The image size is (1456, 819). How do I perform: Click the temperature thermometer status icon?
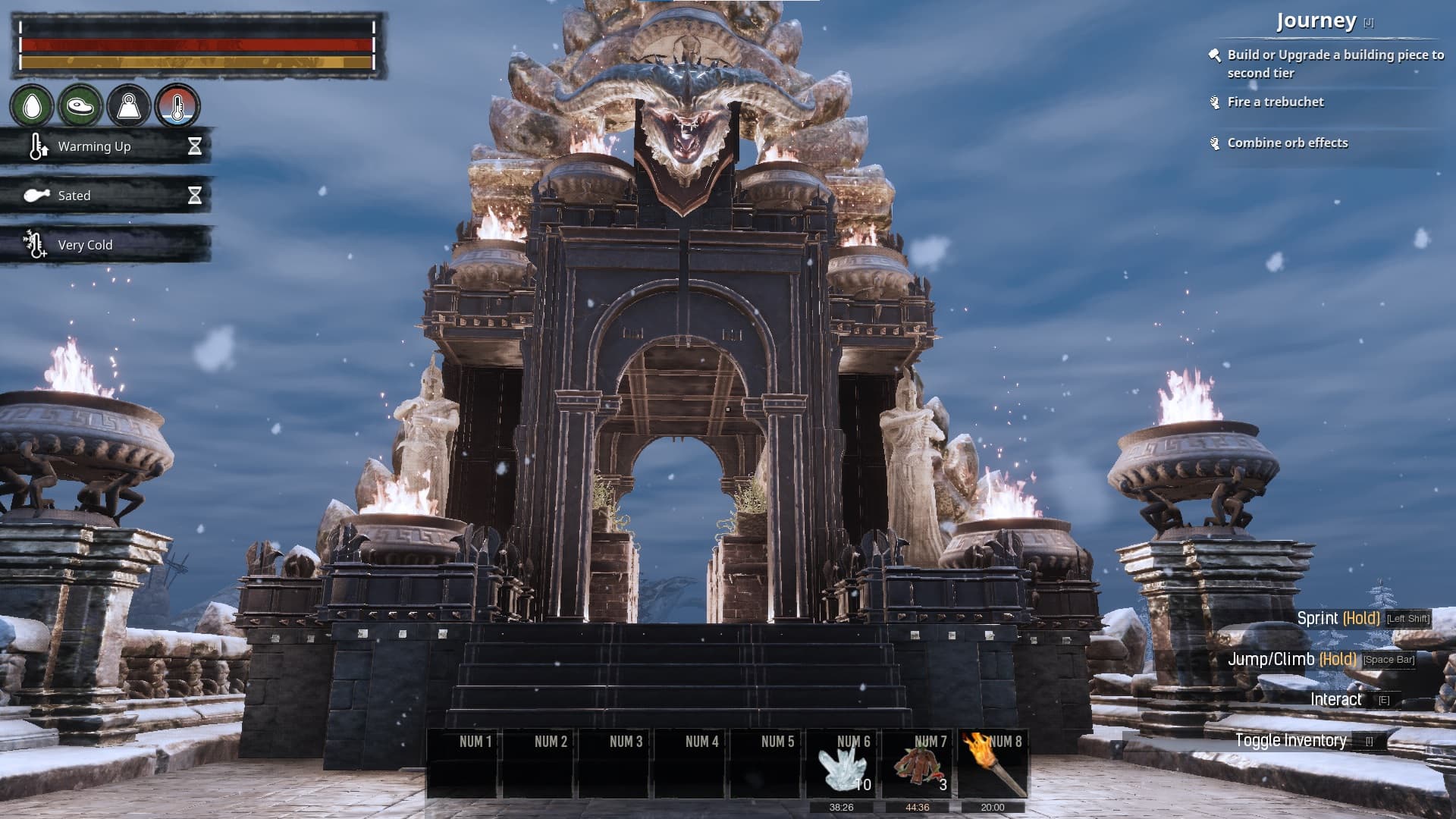[177, 106]
